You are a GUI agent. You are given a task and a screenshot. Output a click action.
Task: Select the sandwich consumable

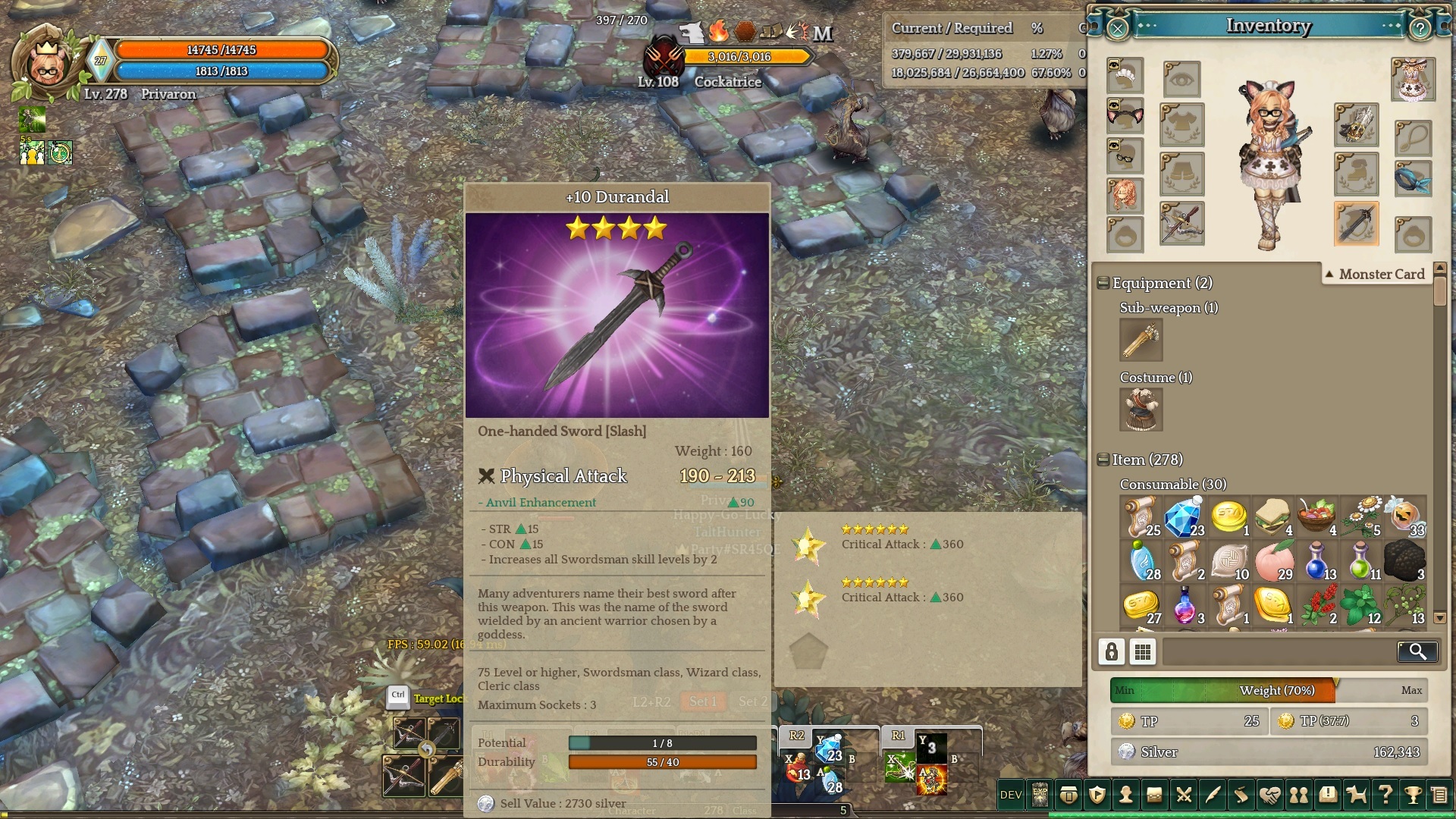pyautogui.click(x=1272, y=517)
